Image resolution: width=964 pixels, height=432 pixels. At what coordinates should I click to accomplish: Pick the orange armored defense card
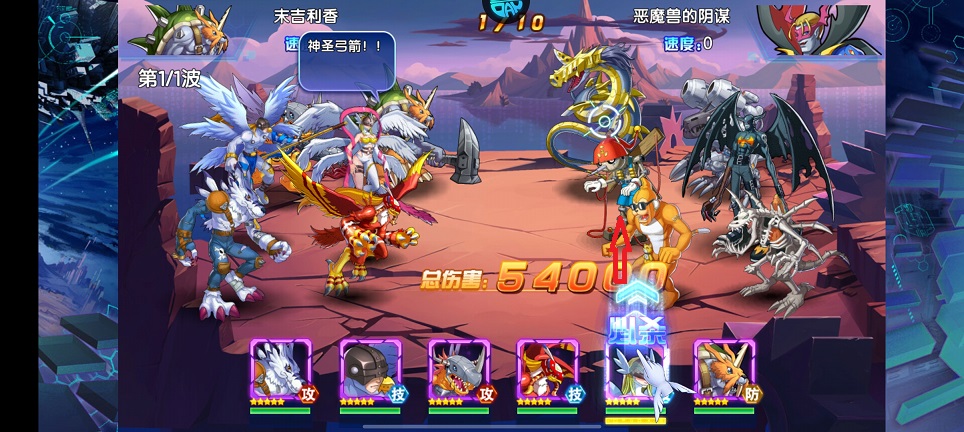click(x=724, y=373)
